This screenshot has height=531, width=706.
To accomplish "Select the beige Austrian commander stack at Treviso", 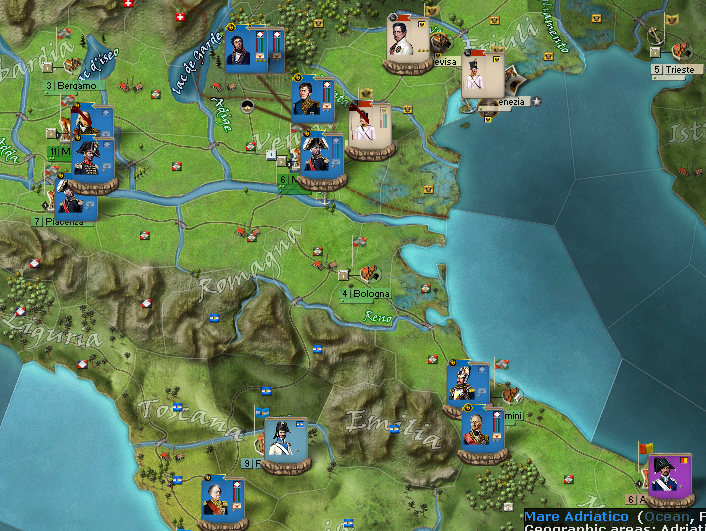I will (x=408, y=44).
